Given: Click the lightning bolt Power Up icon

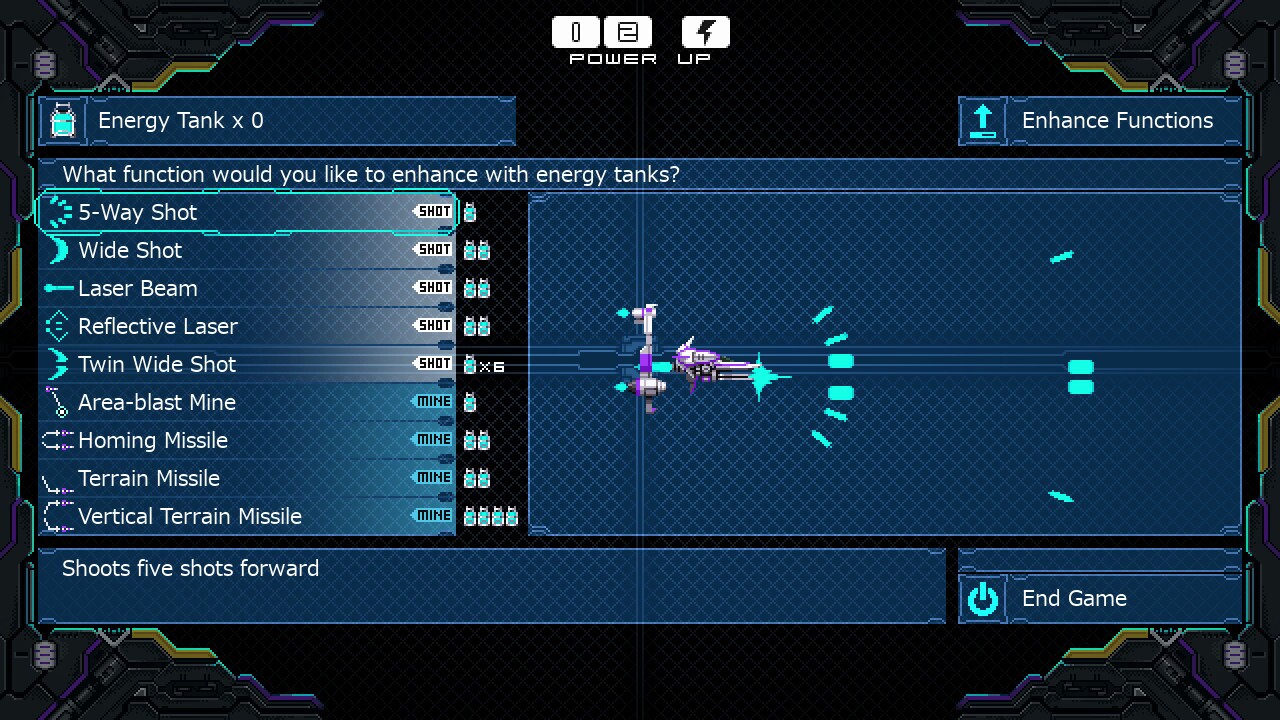Looking at the screenshot, I should [705, 31].
